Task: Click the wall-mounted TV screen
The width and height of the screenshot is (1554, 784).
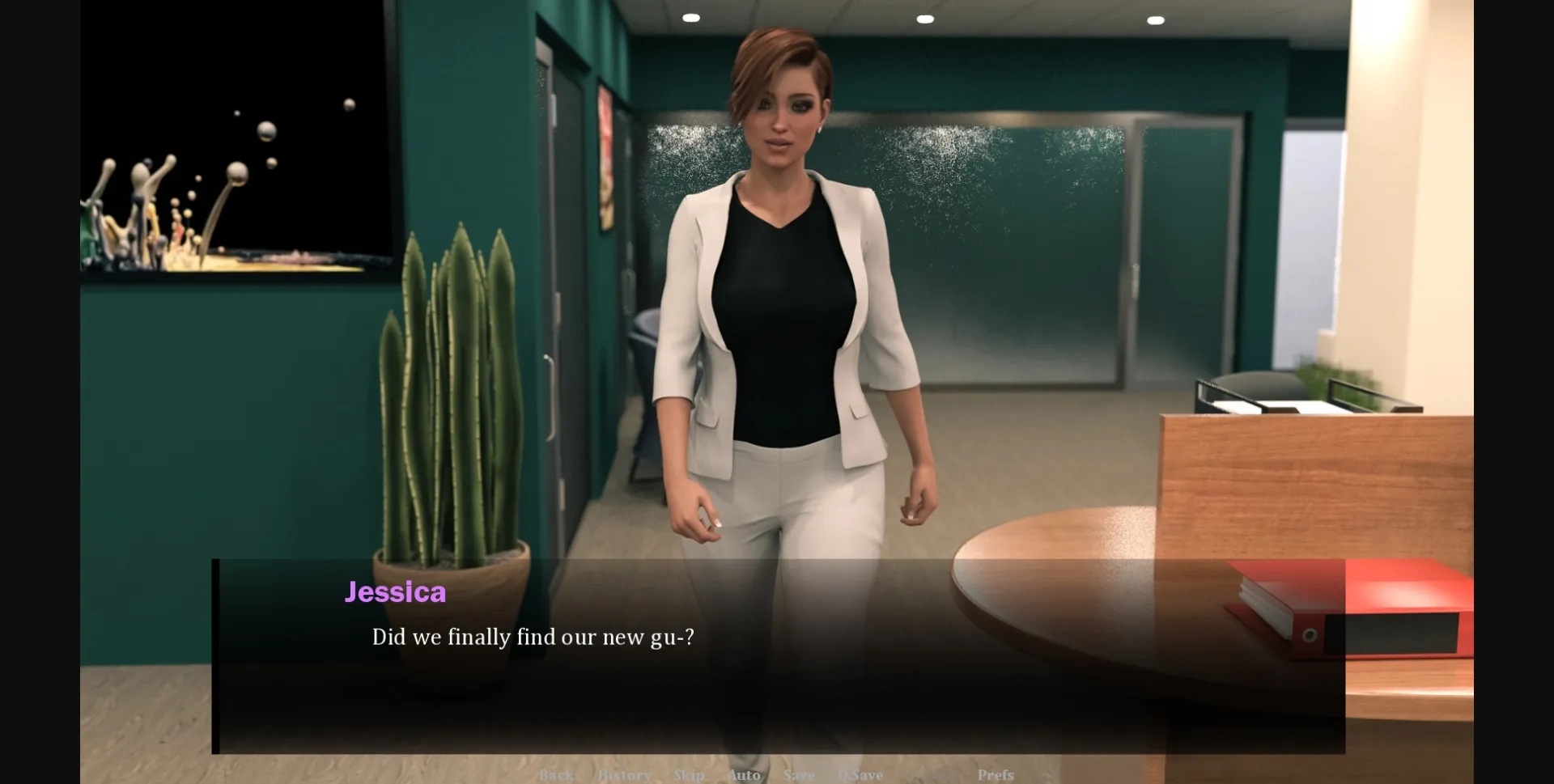Action: [x=235, y=138]
